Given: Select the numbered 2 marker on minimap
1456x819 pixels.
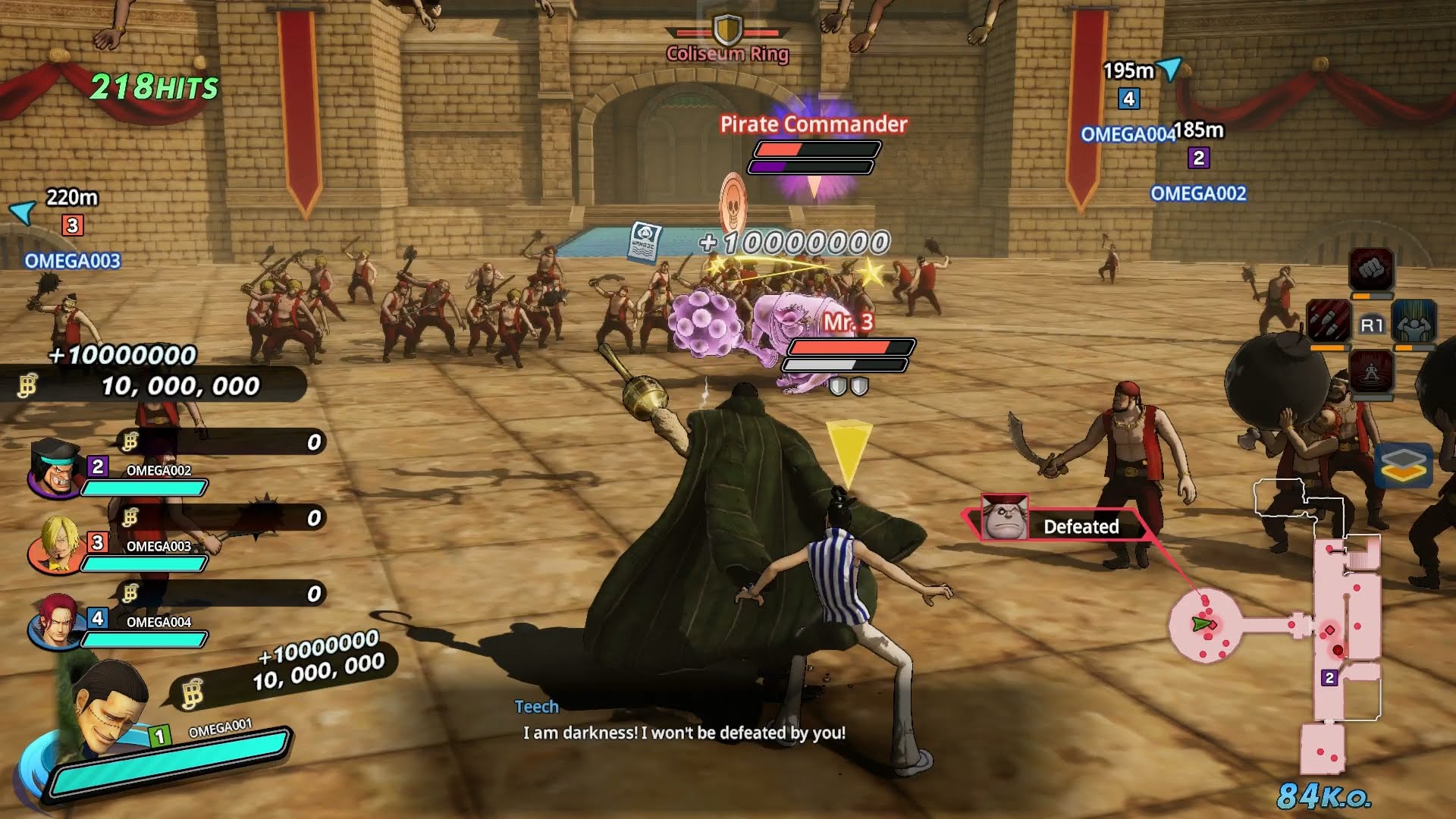Looking at the screenshot, I should click(1329, 678).
